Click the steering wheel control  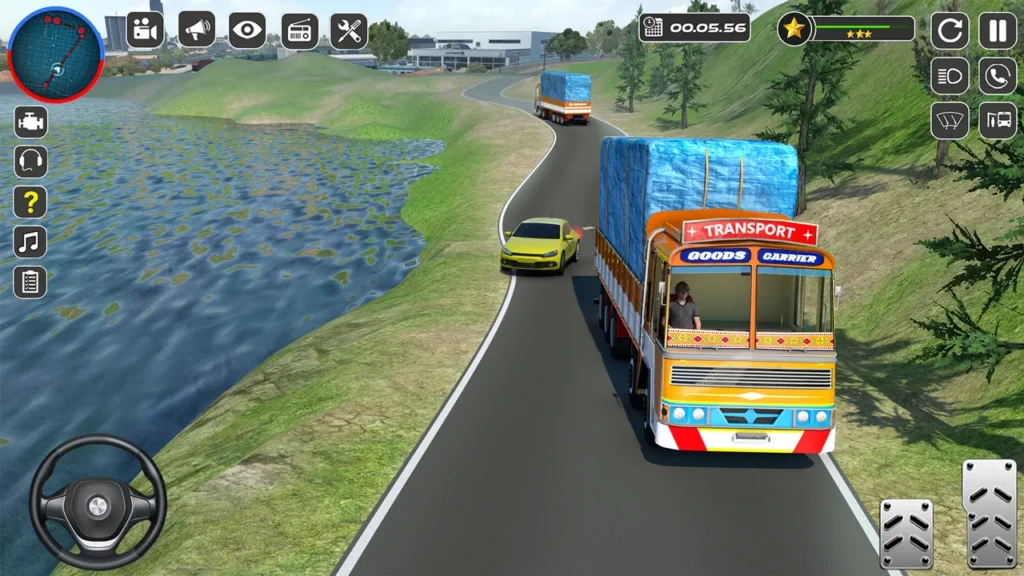(x=97, y=503)
